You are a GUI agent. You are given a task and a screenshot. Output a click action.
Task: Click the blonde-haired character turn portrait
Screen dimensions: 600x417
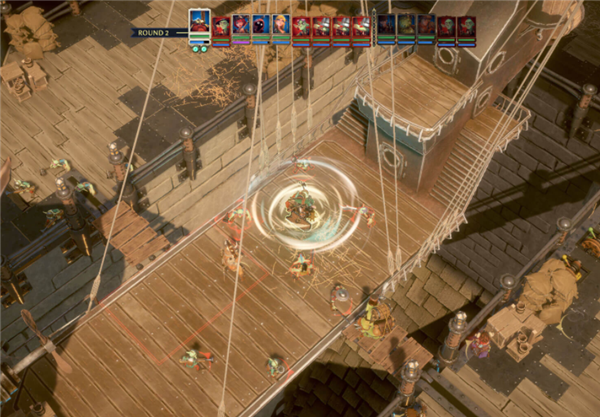[x=281, y=24]
